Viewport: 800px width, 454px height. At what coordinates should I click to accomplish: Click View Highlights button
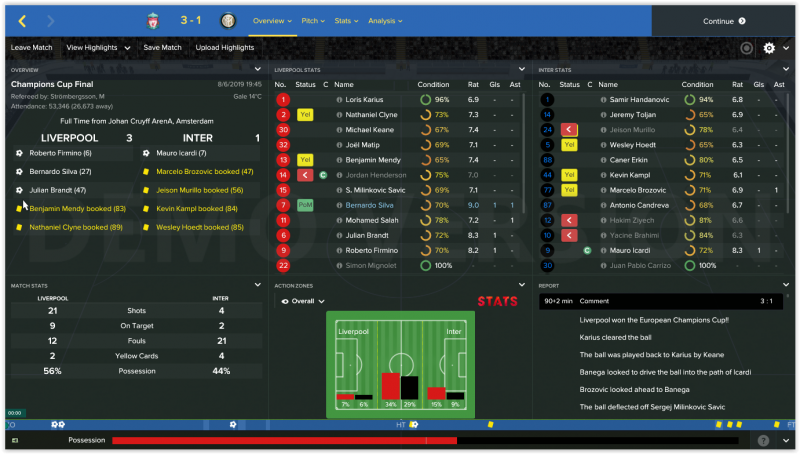click(96, 47)
